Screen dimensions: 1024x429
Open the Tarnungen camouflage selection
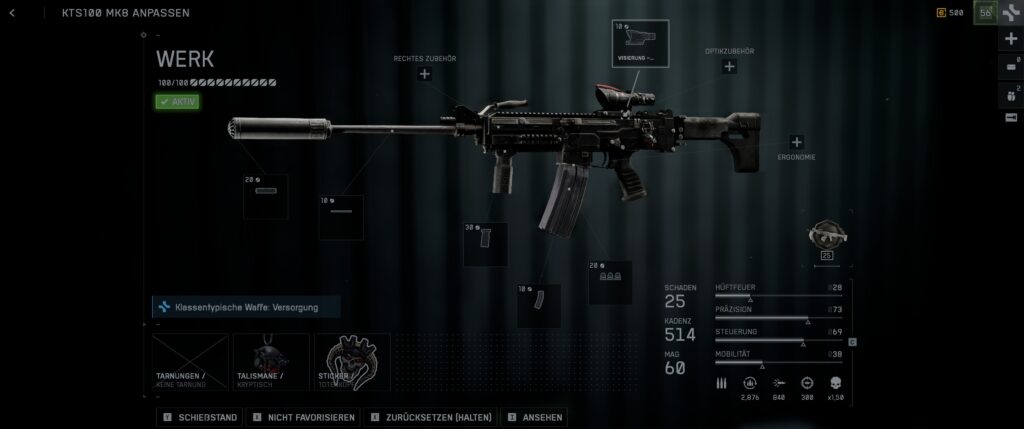[190, 361]
